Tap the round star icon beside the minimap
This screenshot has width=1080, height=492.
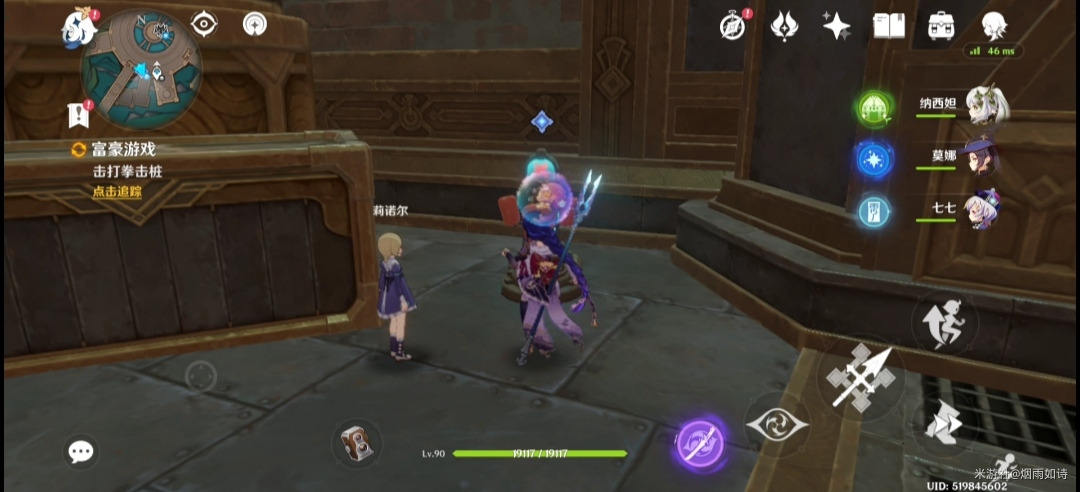[x=255, y=24]
